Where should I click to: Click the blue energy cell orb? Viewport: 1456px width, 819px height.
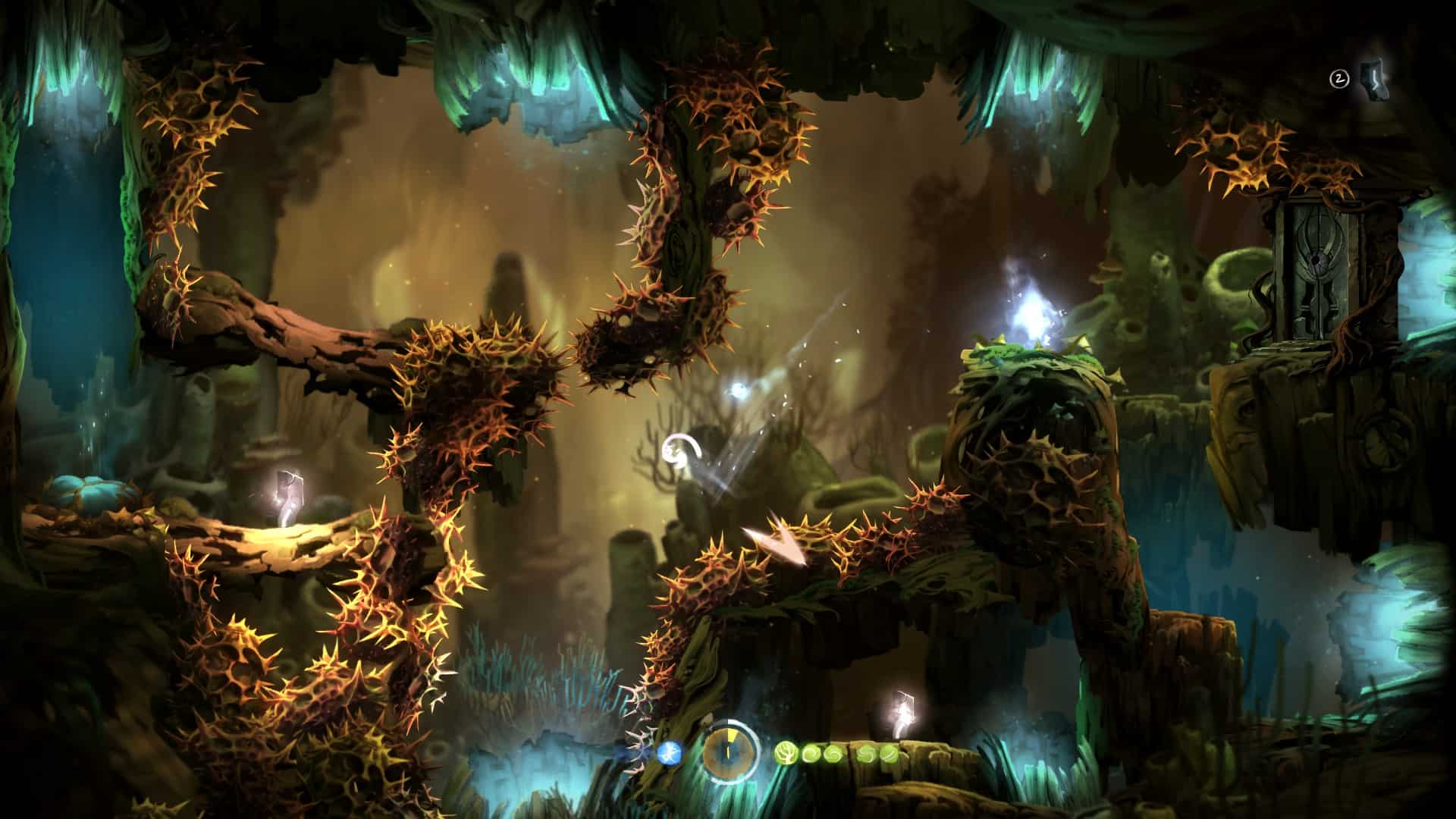click(x=669, y=752)
